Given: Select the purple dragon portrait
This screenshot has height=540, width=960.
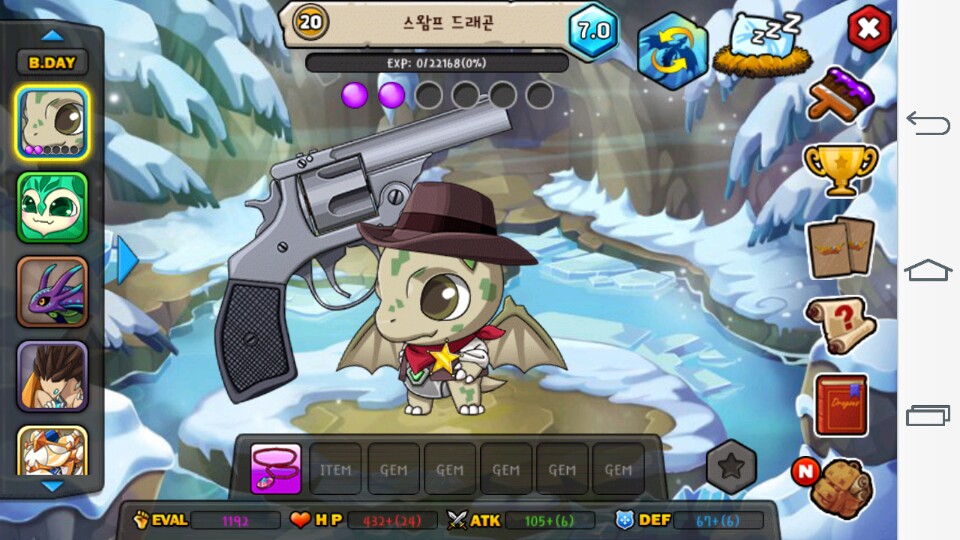Looking at the screenshot, I should click(x=52, y=292).
